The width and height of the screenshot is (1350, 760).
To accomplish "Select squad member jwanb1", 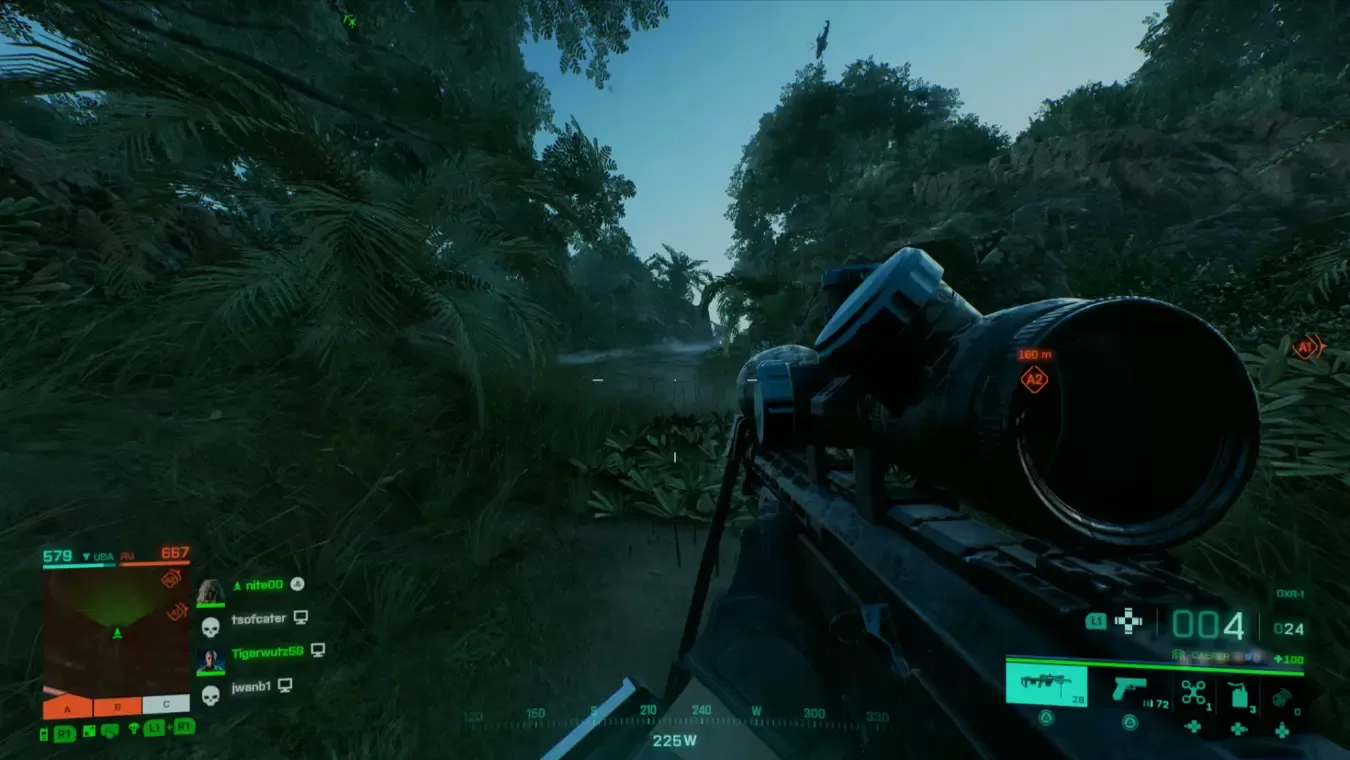I will click(250, 686).
